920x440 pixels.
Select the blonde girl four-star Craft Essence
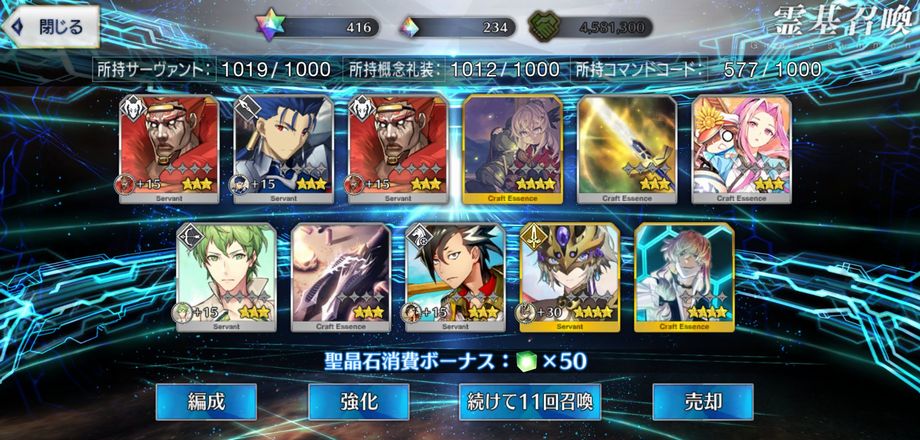[512, 148]
